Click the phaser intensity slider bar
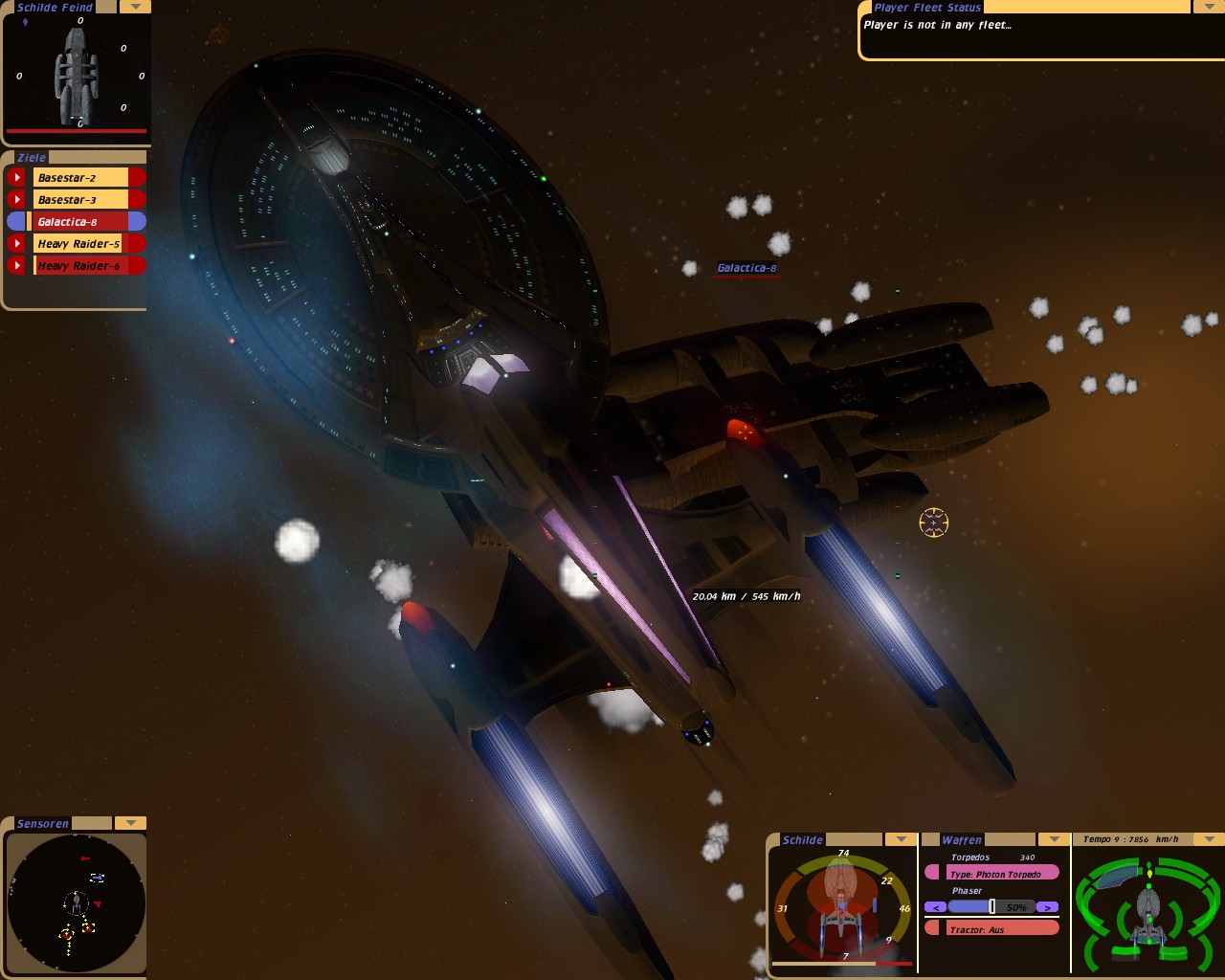This screenshot has height=980, width=1225. 991,906
